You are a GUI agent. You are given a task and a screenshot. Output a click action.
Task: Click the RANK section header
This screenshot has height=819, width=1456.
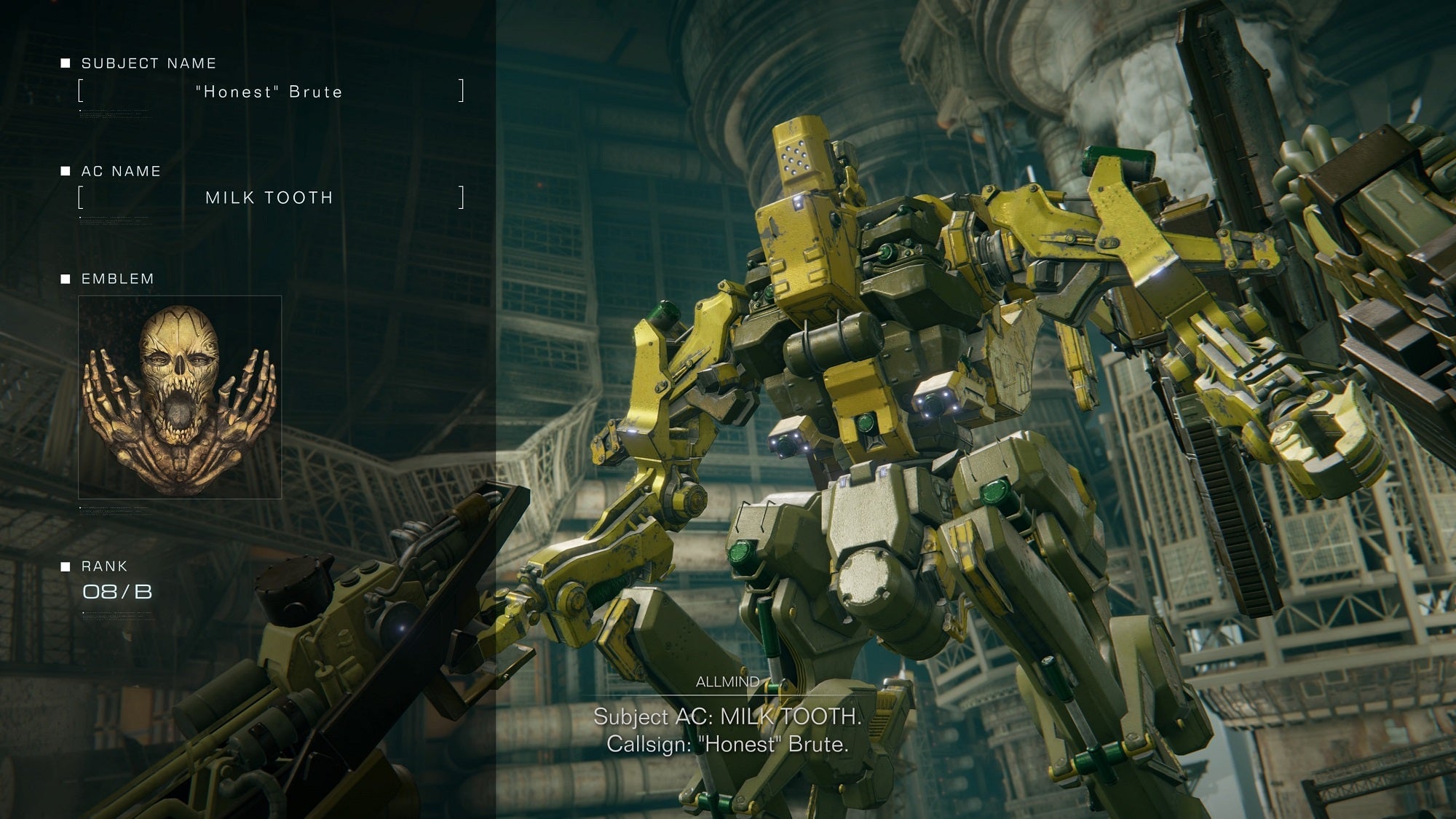point(103,565)
